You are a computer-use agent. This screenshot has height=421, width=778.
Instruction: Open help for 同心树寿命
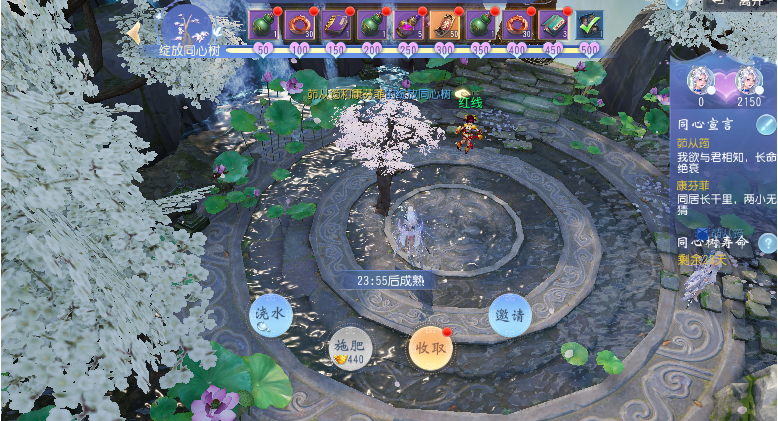click(767, 242)
